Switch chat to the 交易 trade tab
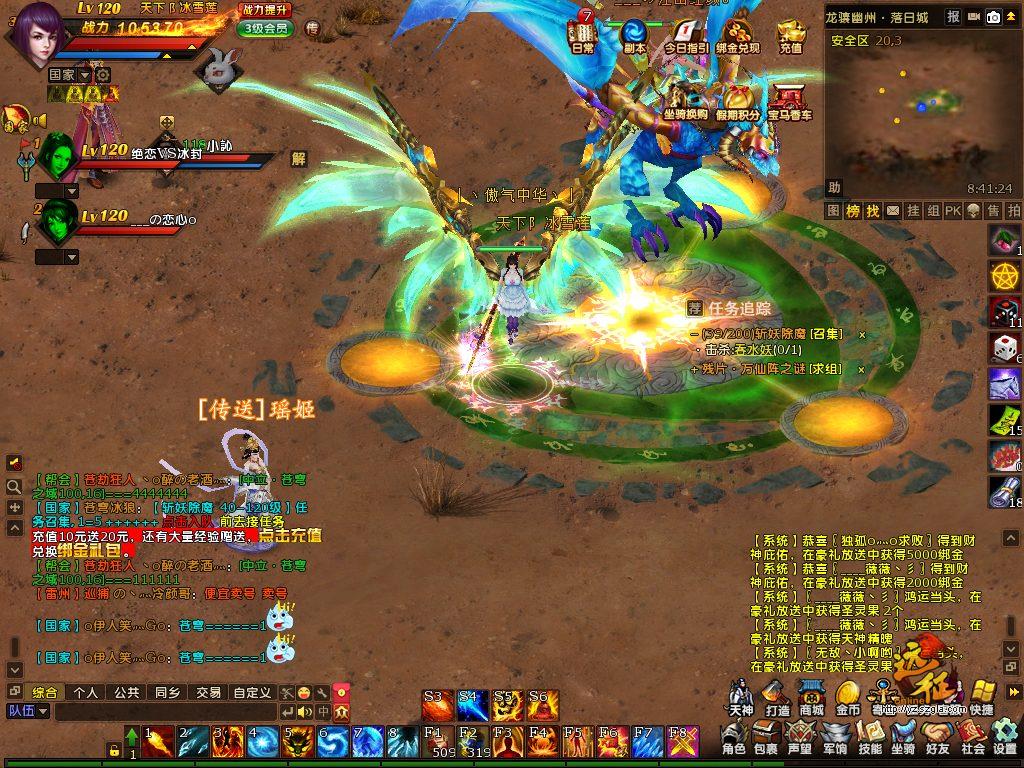 click(x=208, y=692)
